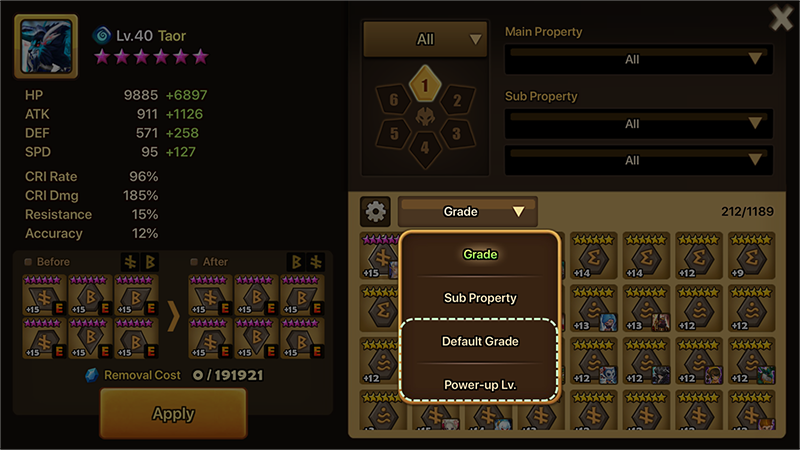Screen dimensions: 800x450
Task: Open the rune list gear settings
Action: pos(375,211)
